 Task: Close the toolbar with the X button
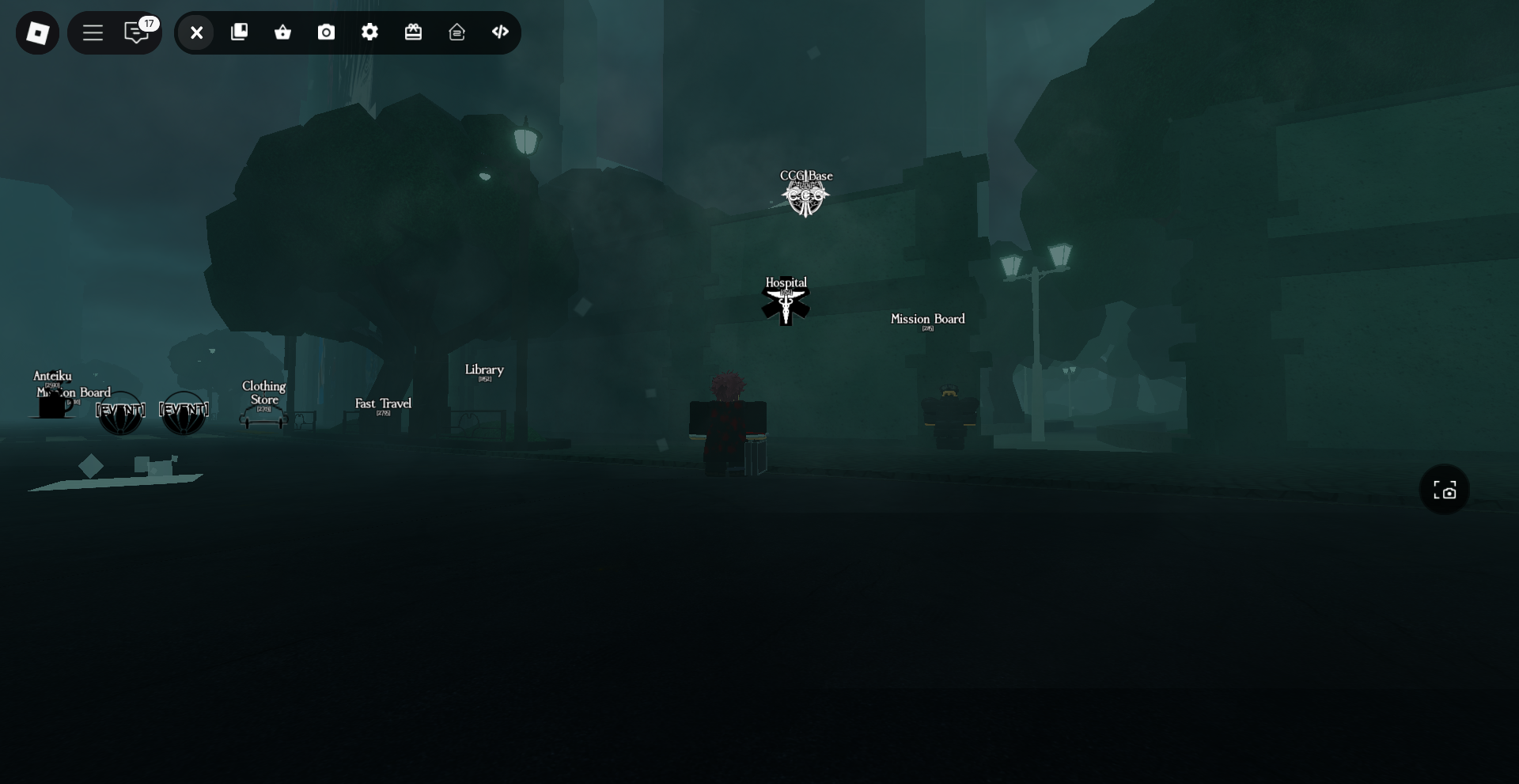pyautogui.click(x=196, y=32)
